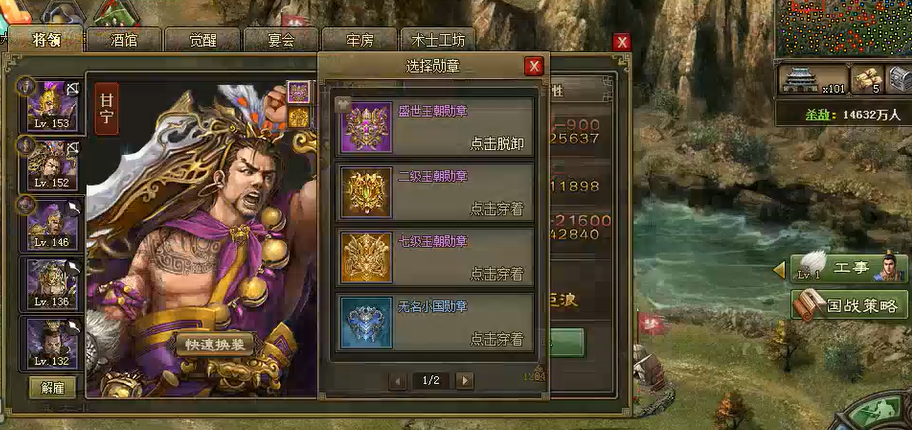Image resolution: width=912 pixels, height=430 pixels.
Task: Select the Lv. 153 general portrait
Action: 52,106
